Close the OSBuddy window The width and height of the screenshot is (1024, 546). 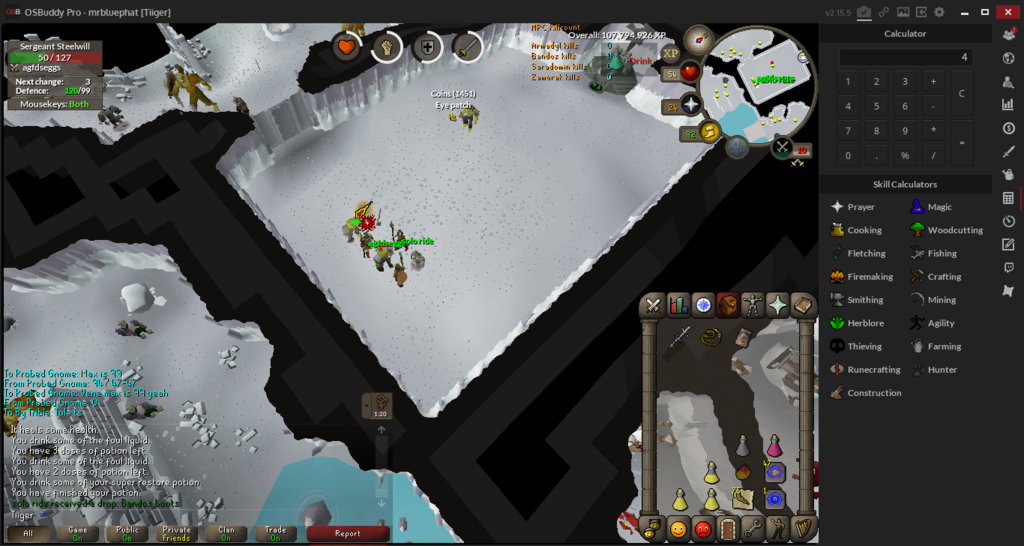click(1009, 12)
